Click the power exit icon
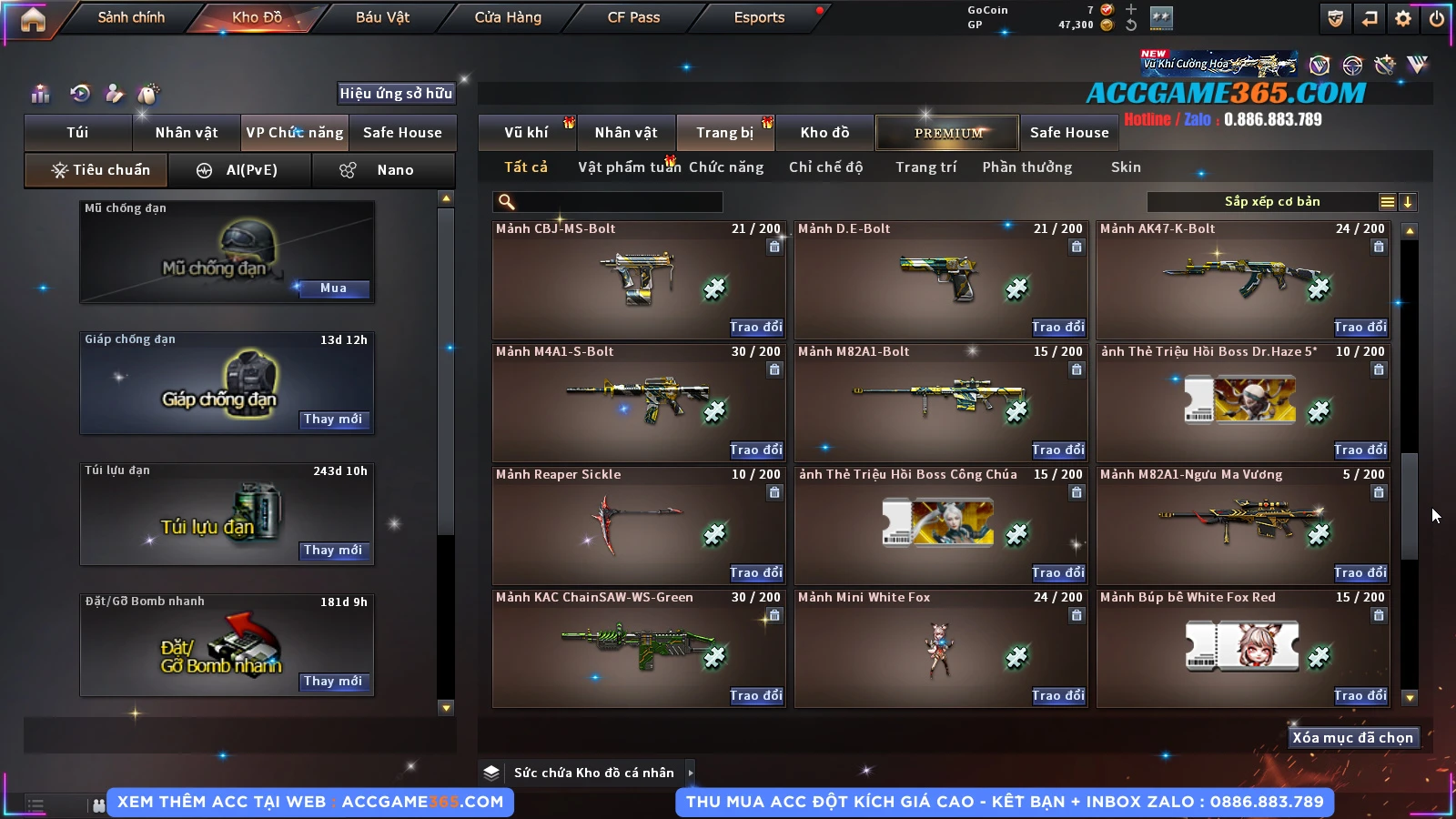The height and width of the screenshot is (819, 1456). (1437, 18)
